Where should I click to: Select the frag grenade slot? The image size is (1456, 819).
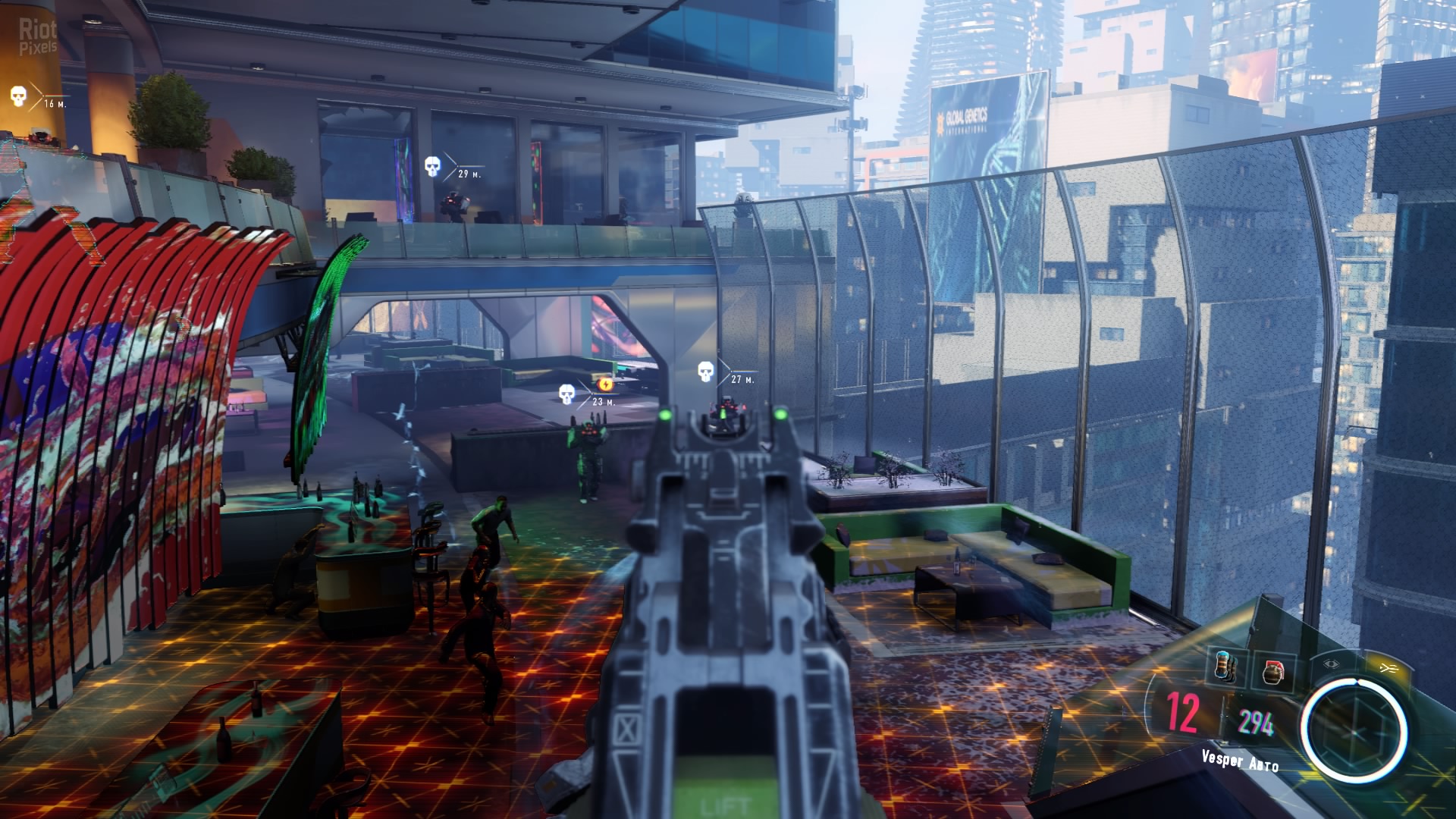1272,672
